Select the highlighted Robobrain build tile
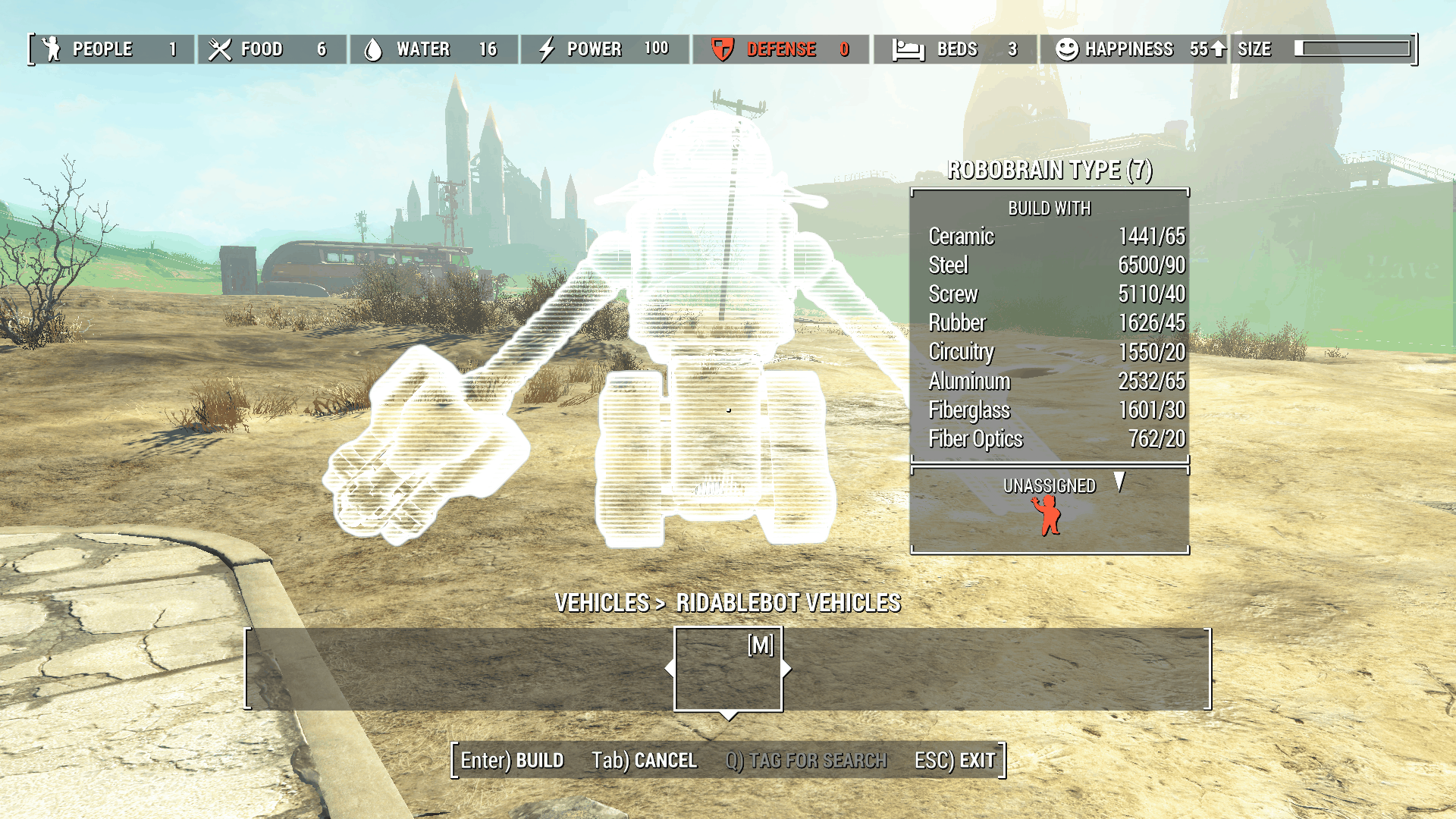Image resolution: width=1456 pixels, height=819 pixels. pos(728,669)
